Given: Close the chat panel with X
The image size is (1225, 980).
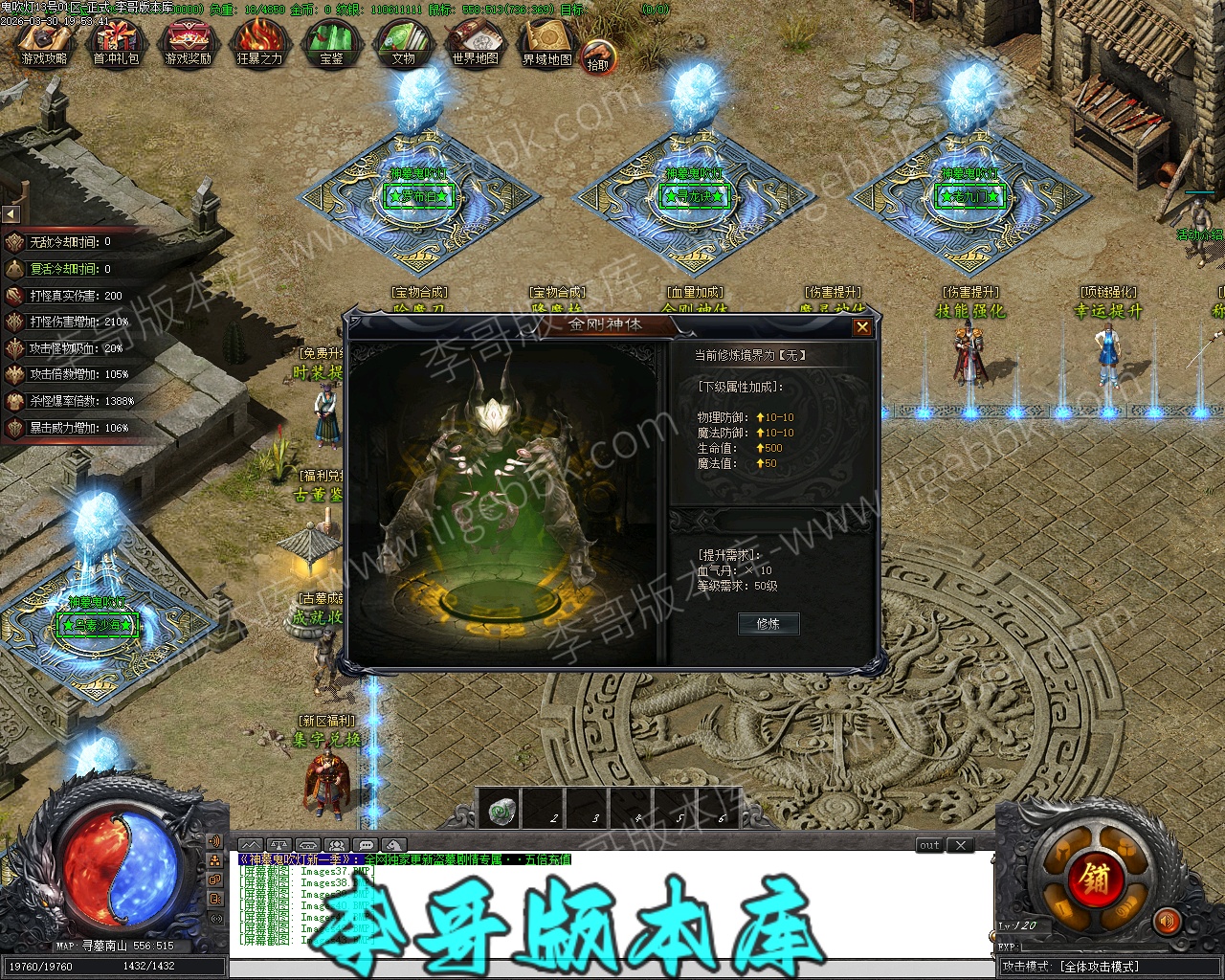Looking at the screenshot, I should [x=961, y=845].
